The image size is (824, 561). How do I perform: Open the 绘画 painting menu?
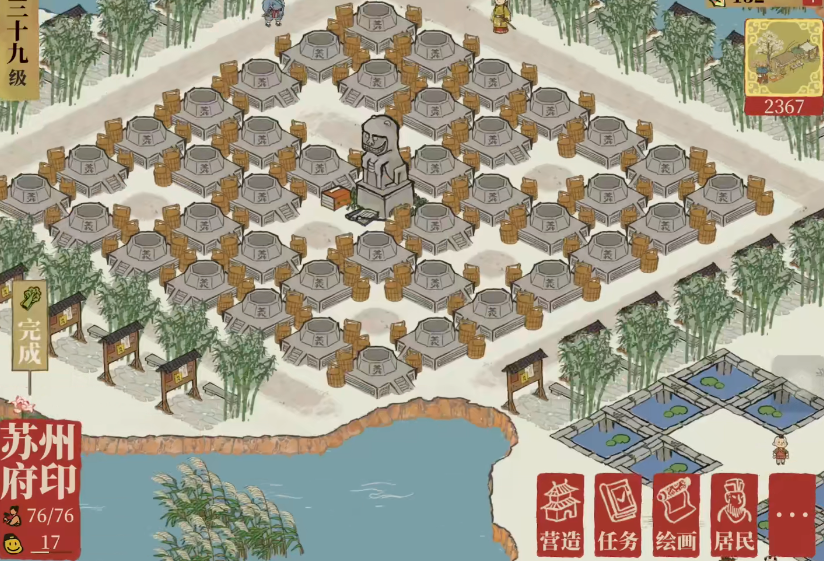click(676, 514)
